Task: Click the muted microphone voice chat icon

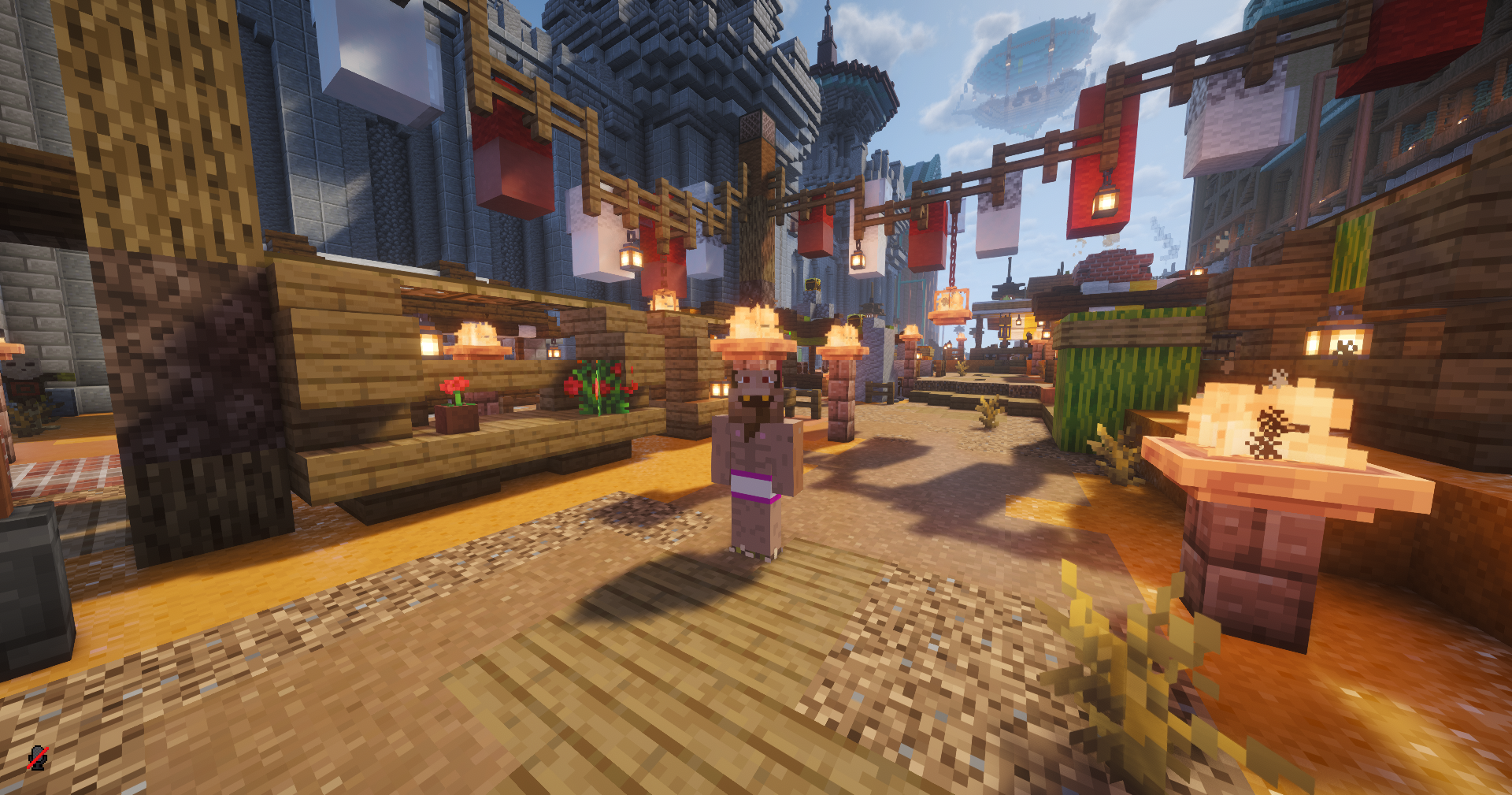Action: pyautogui.click(x=37, y=758)
